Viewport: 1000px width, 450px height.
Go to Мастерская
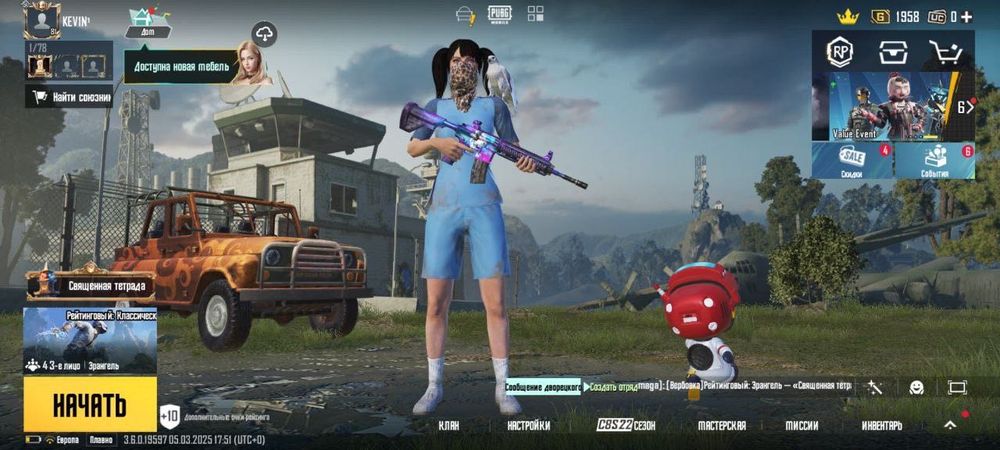click(x=721, y=425)
